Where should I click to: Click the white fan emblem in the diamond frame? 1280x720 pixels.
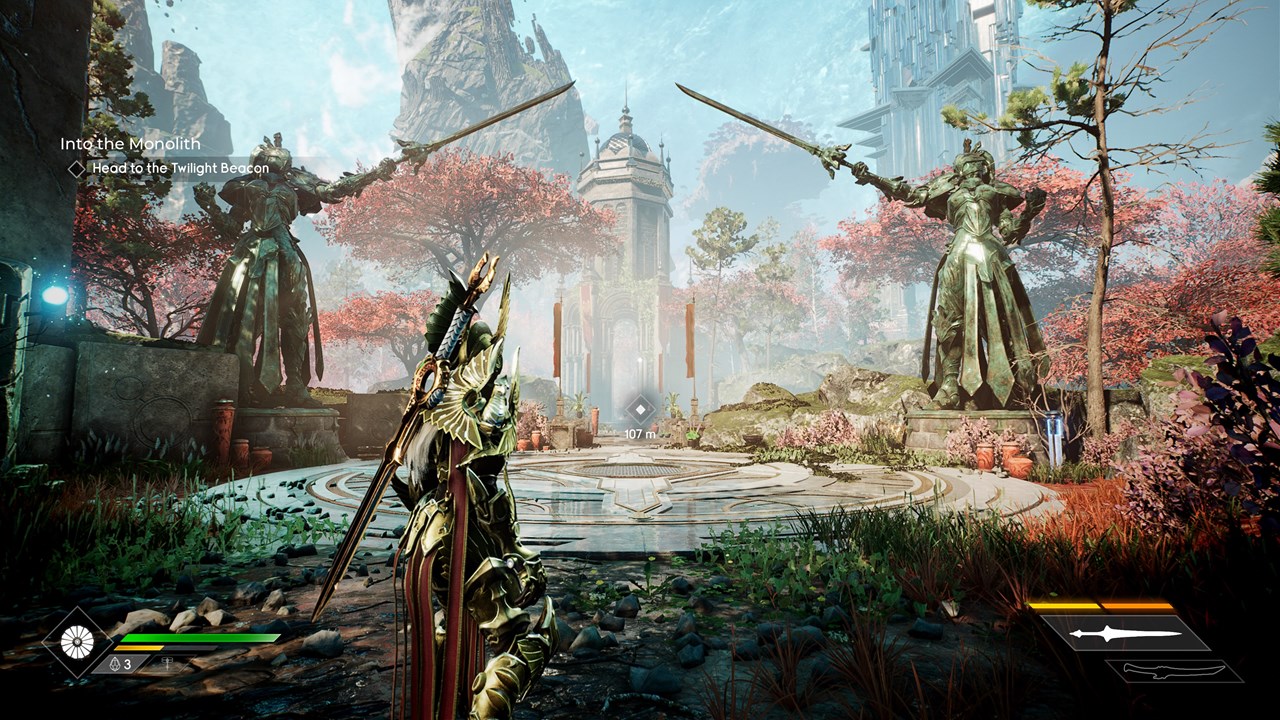point(76,641)
